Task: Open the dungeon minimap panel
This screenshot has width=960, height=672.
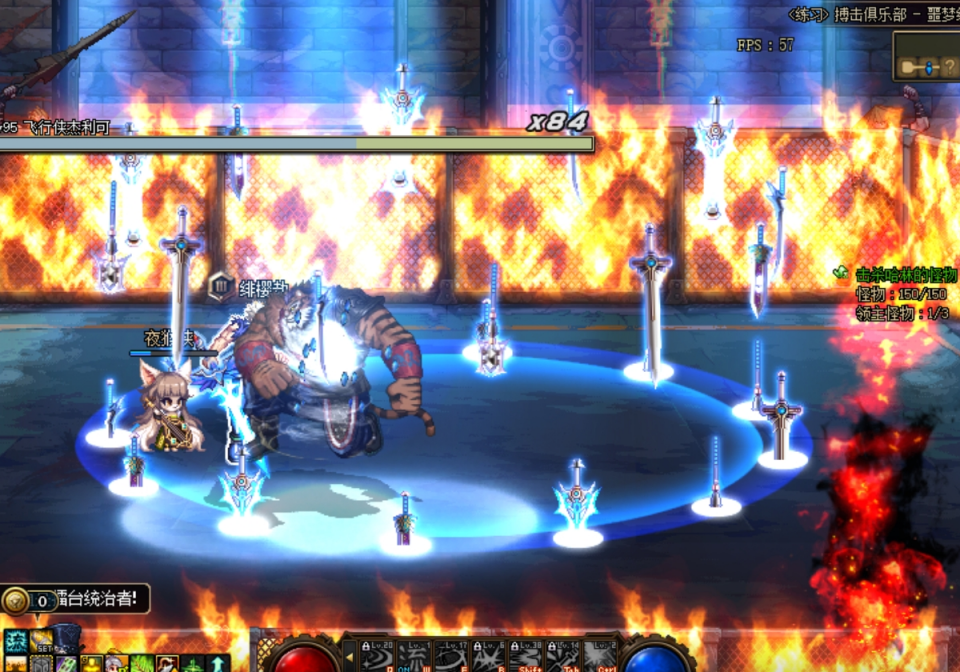Action: (926, 56)
